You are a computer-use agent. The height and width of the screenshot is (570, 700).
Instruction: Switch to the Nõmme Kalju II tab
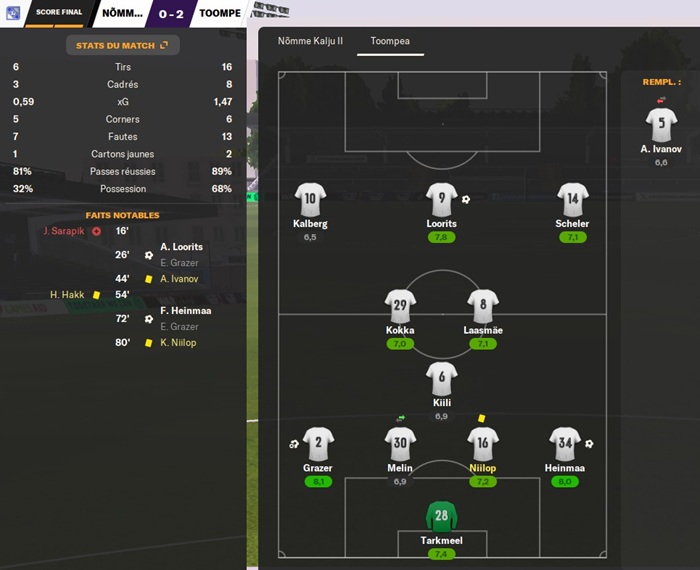[x=304, y=42]
